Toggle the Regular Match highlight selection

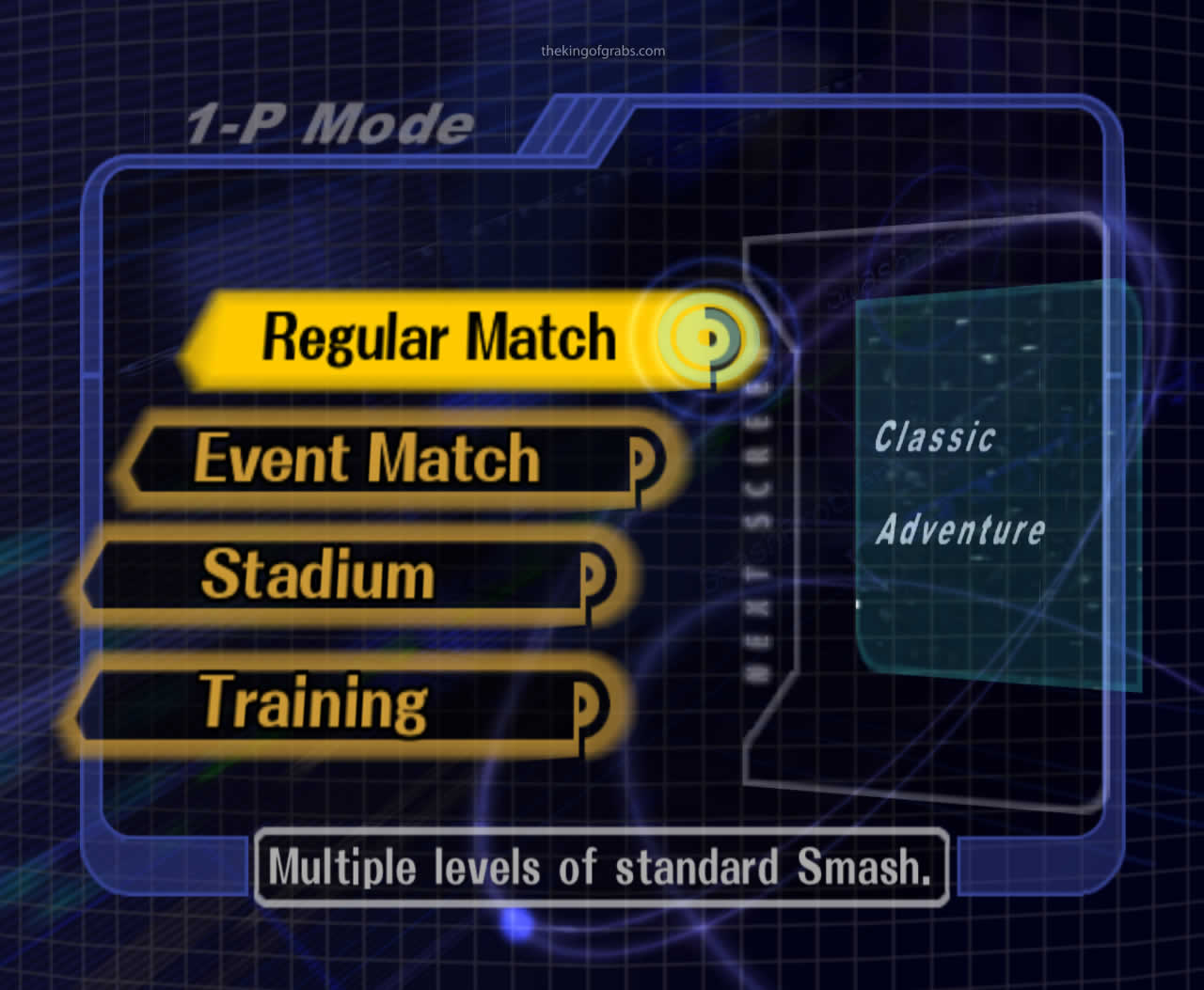437,338
